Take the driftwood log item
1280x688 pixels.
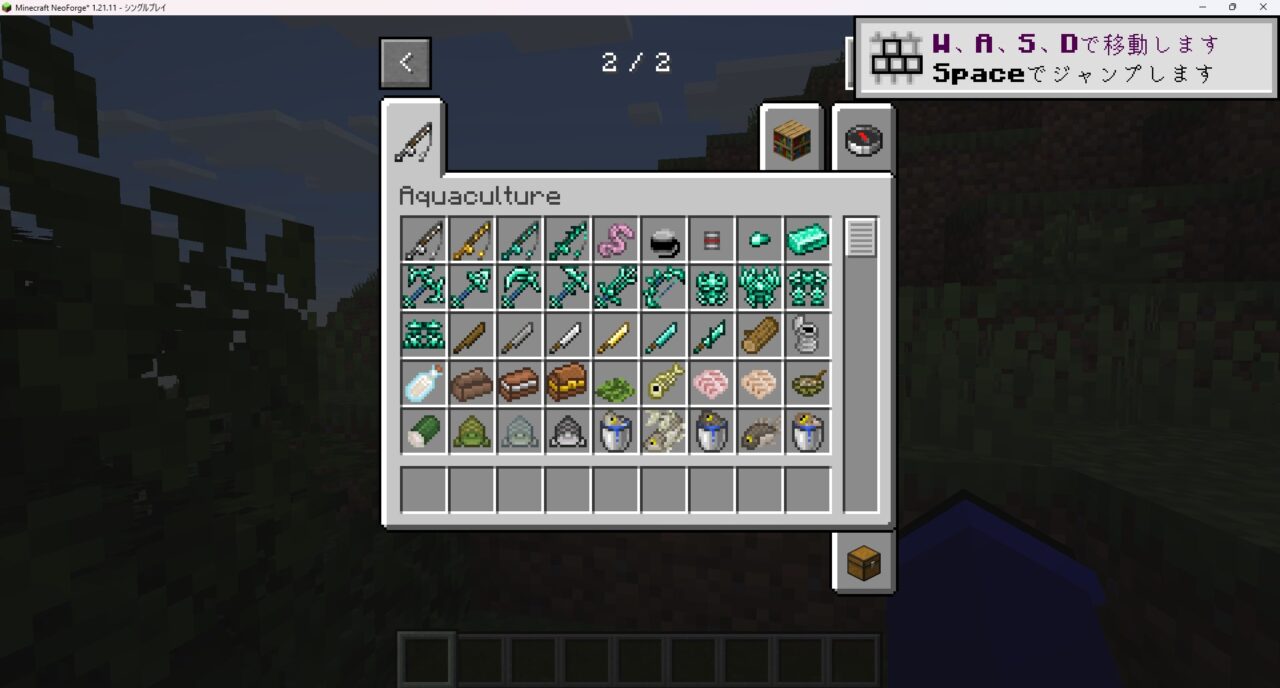point(760,336)
